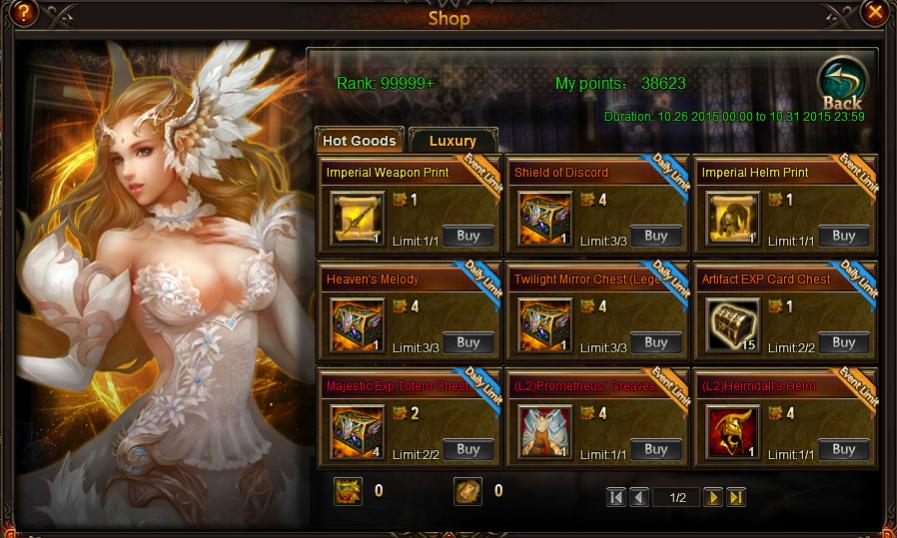Switch to the Hot Goods tab
The height and width of the screenshot is (538, 897).
(359, 141)
